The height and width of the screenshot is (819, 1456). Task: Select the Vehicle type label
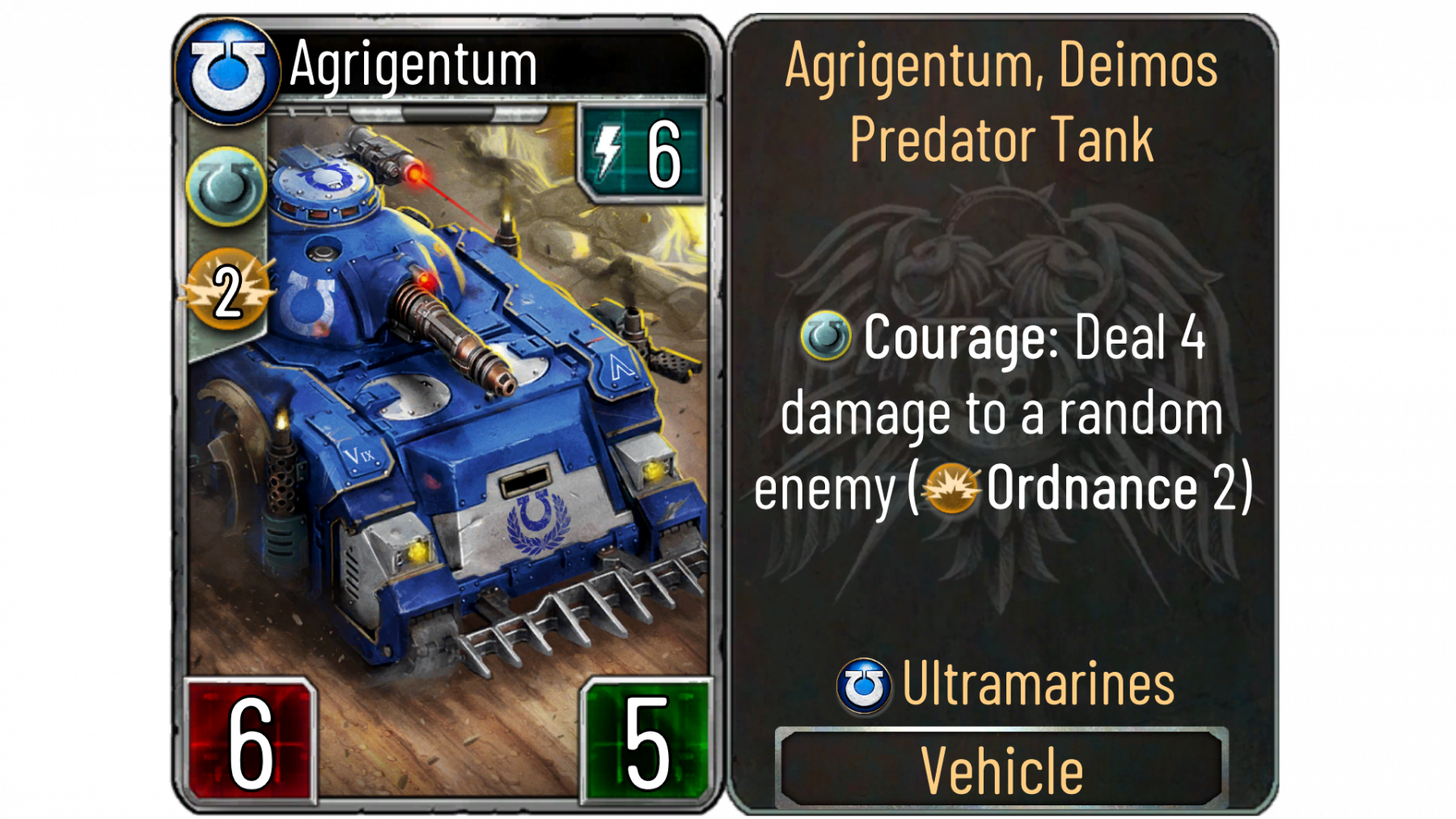[x=1001, y=769]
